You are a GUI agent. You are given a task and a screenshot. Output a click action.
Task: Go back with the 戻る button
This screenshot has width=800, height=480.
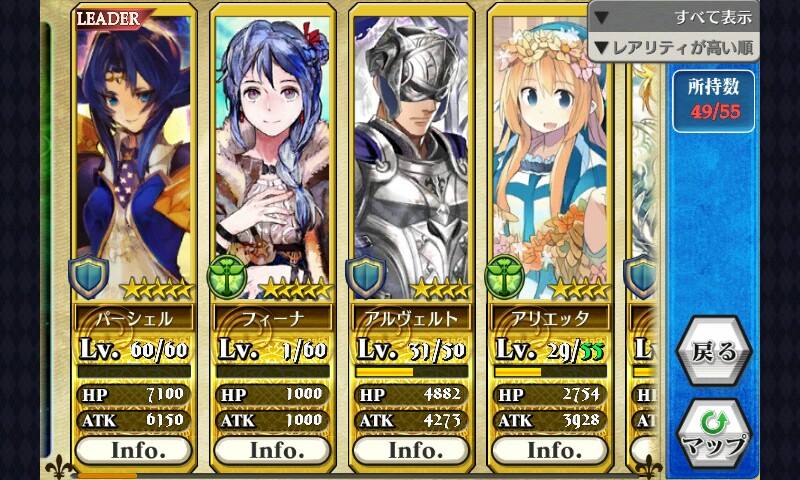pyautogui.click(x=713, y=352)
